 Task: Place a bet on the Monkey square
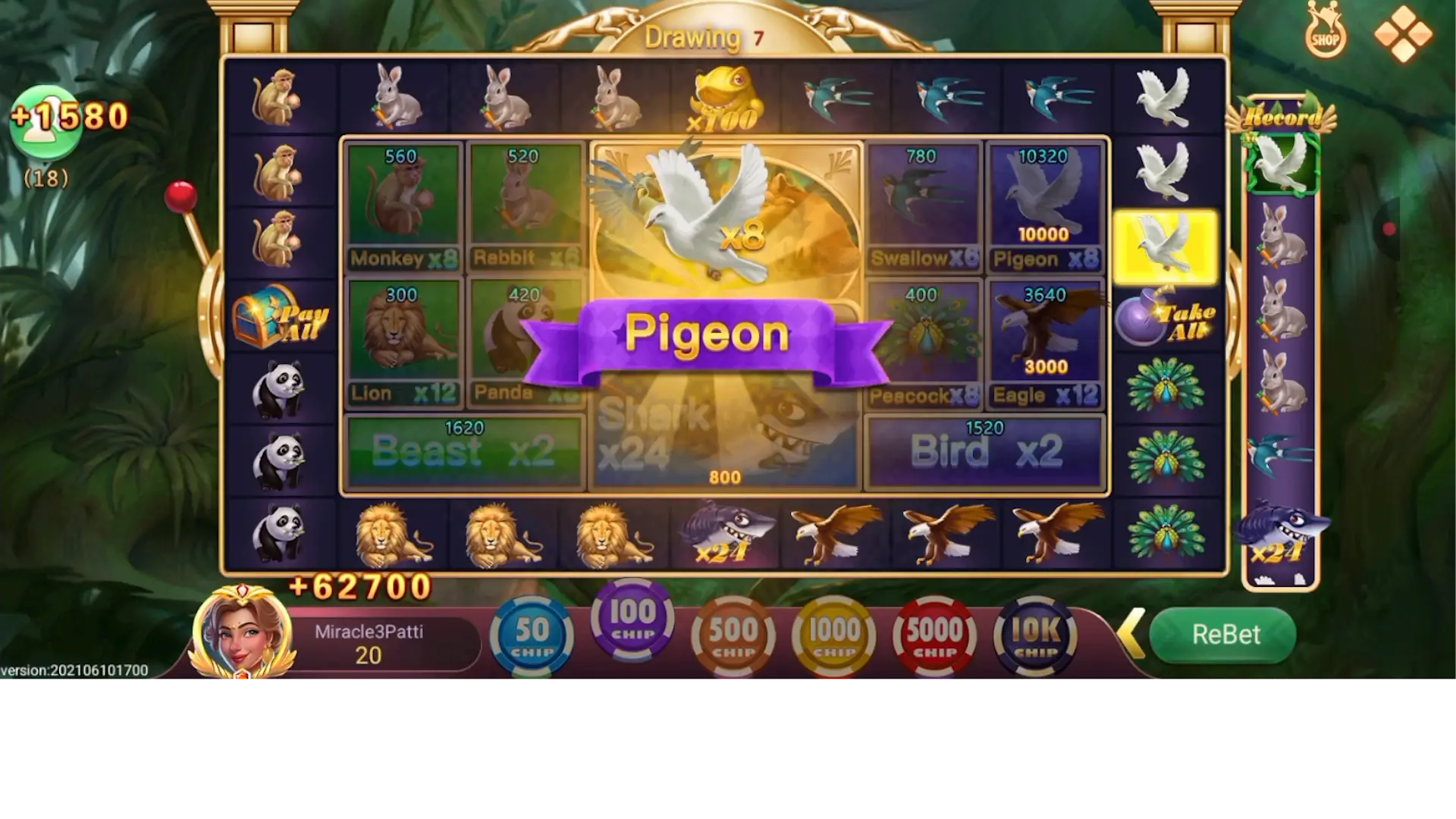pyautogui.click(x=402, y=205)
